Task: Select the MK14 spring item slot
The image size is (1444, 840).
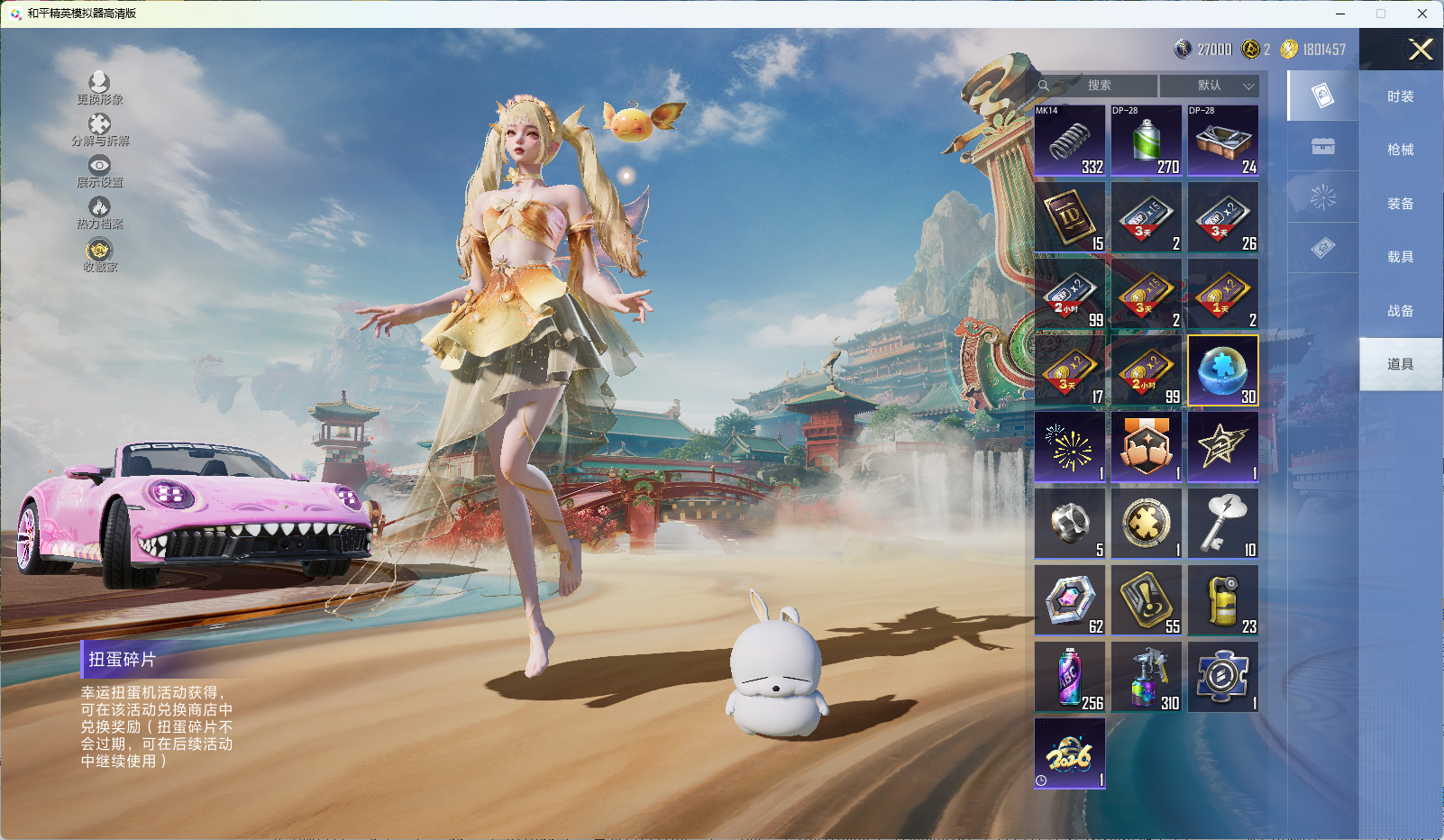Action: (1070, 141)
